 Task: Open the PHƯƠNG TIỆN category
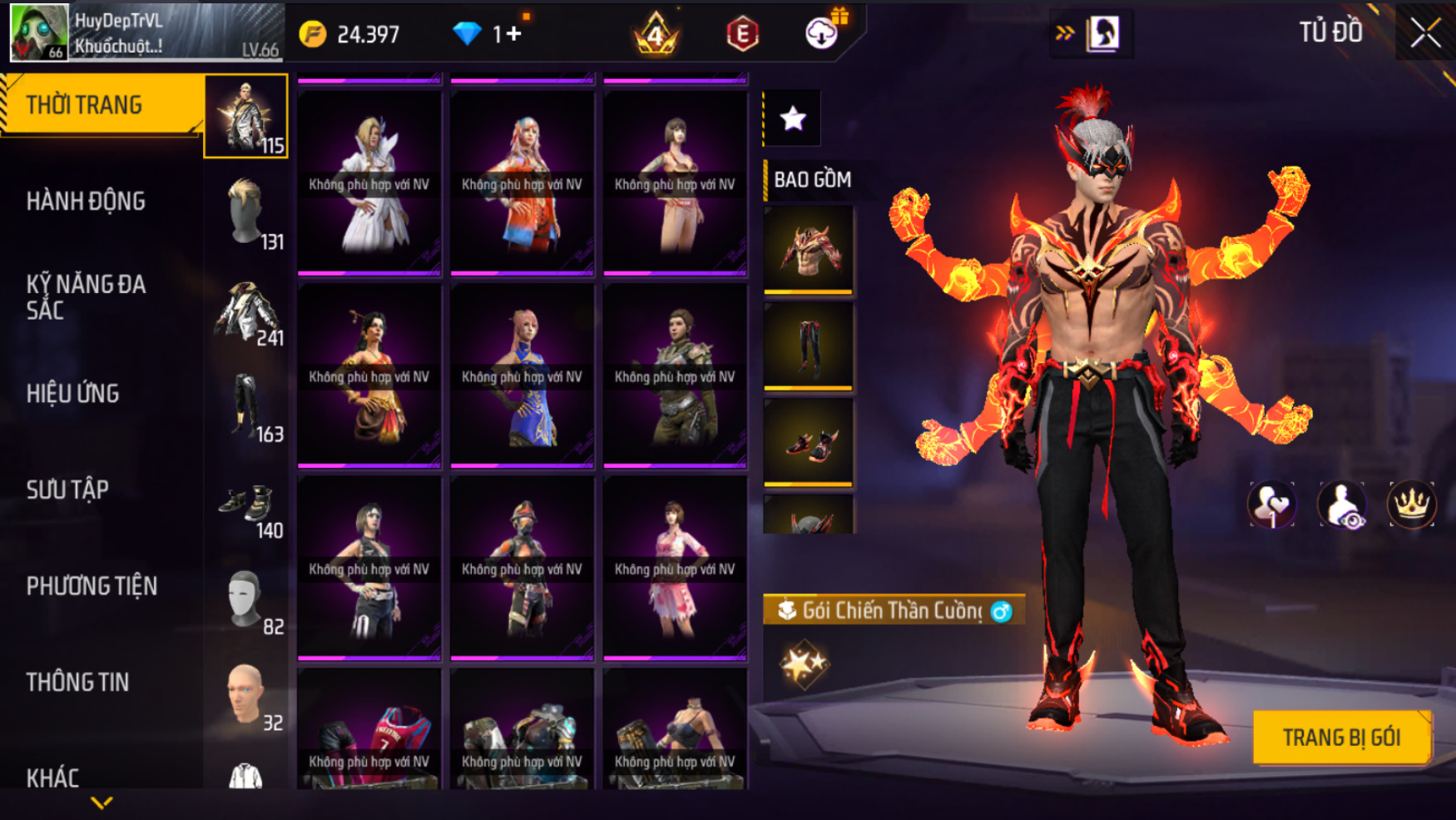92,586
